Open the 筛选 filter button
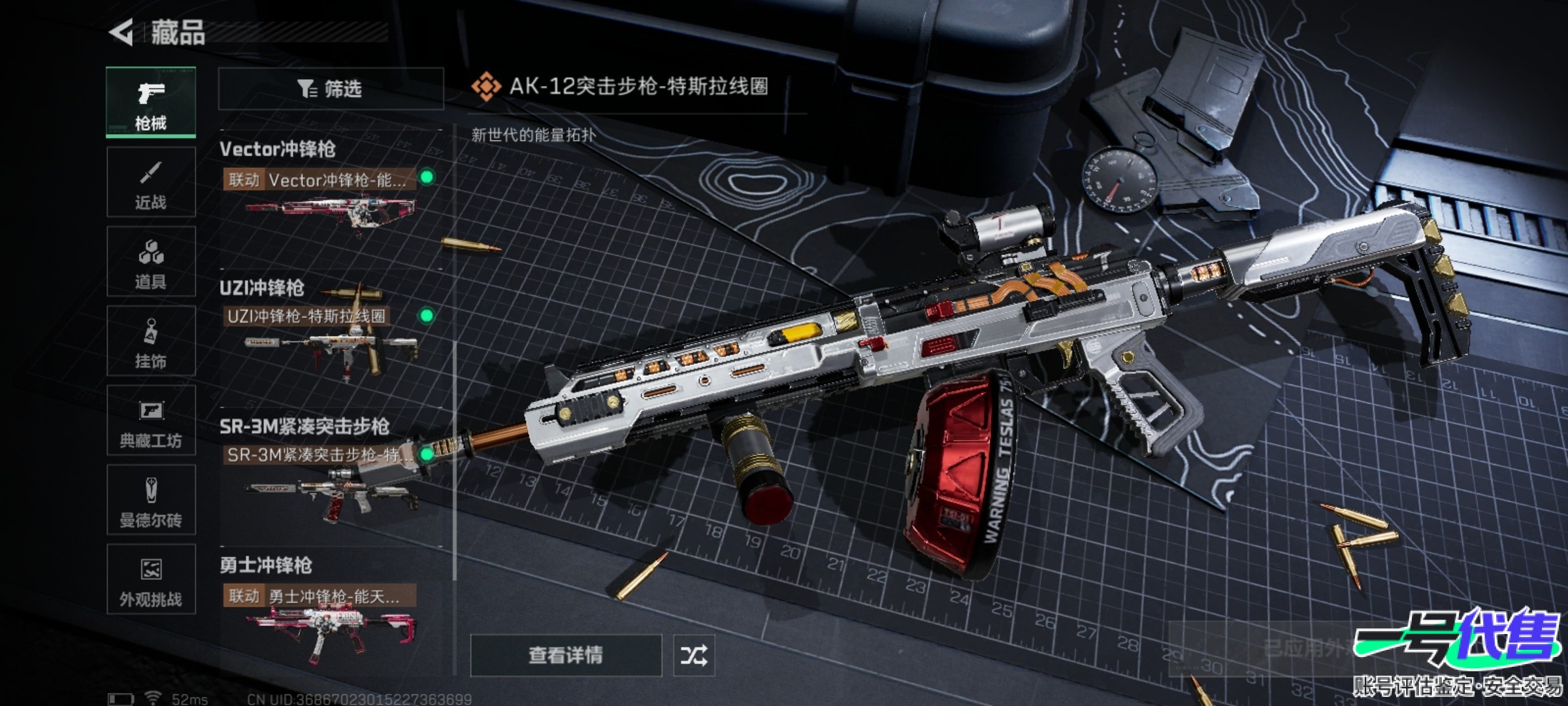This screenshot has width=1568, height=706. click(x=331, y=88)
